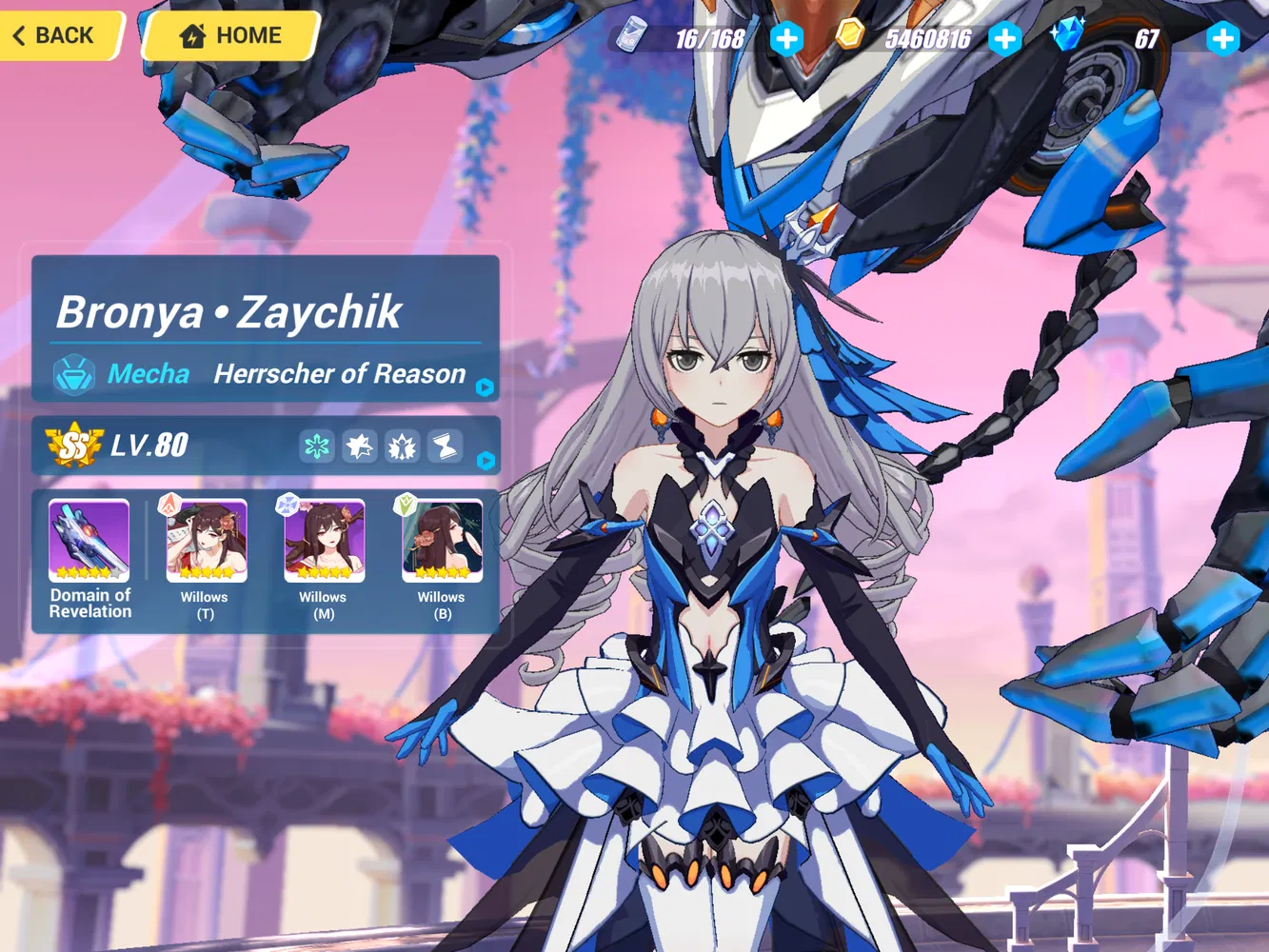Image resolution: width=1269 pixels, height=952 pixels.
Task: Tap the SS rank badge
Action: [x=74, y=444]
